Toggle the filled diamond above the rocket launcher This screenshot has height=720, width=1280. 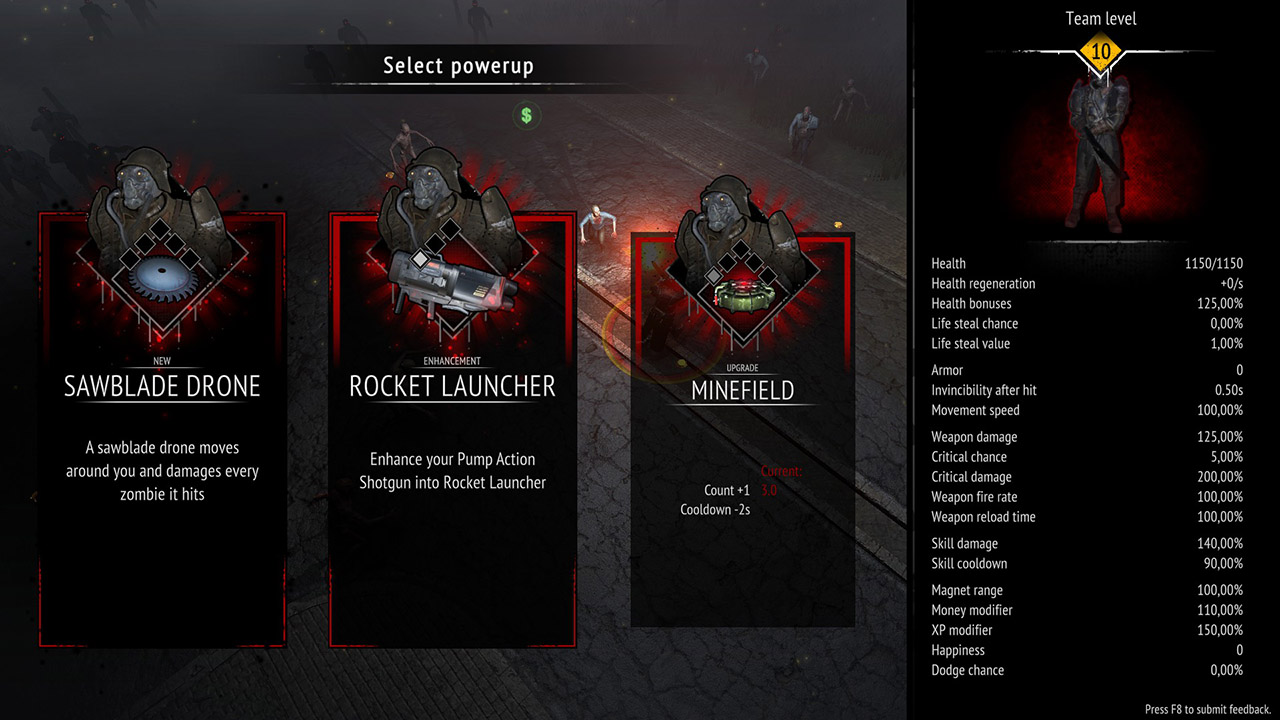pyautogui.click(x=420, y=259)
